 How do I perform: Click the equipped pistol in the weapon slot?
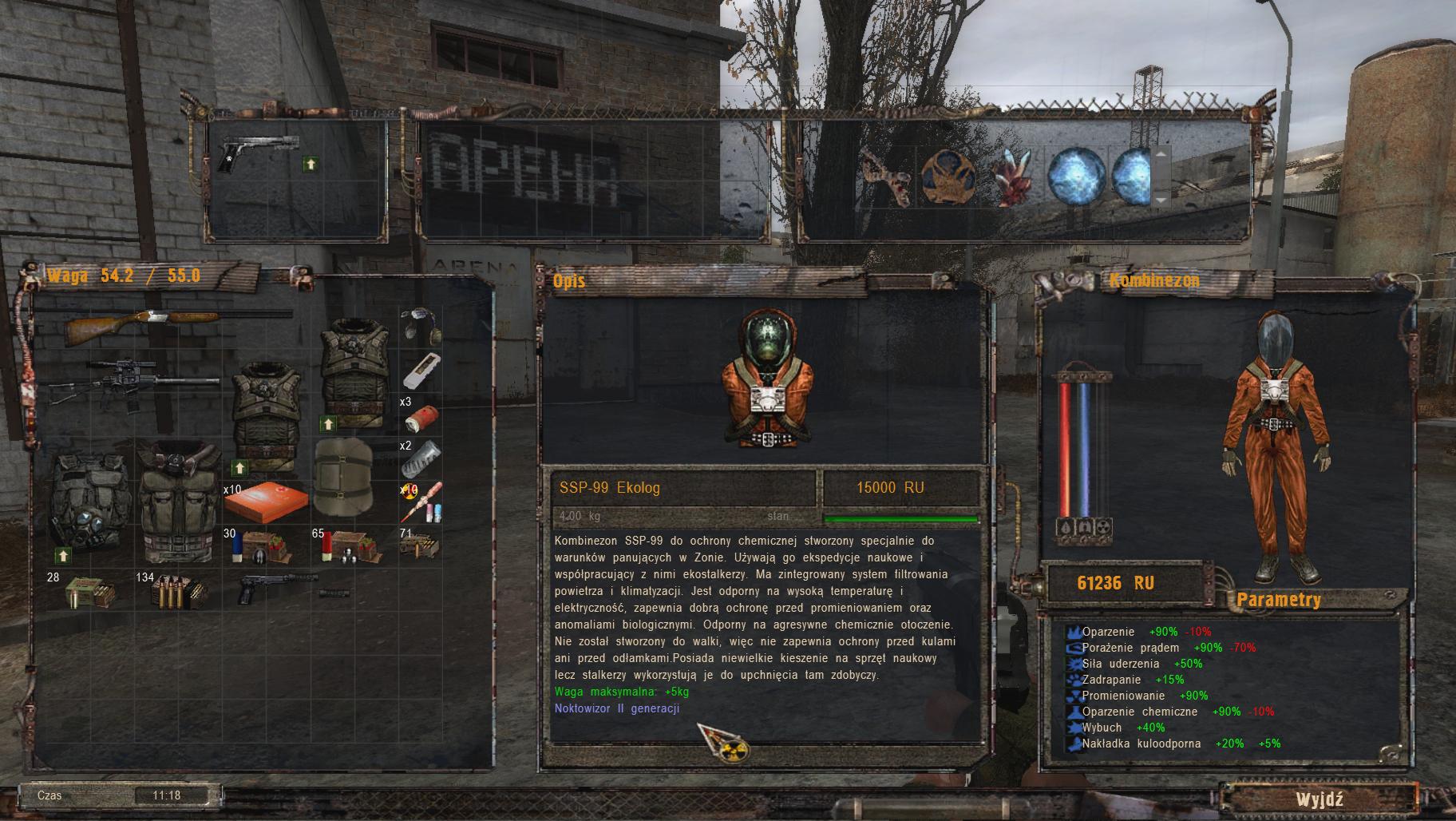pyautogui.click(x=257, y=153)
